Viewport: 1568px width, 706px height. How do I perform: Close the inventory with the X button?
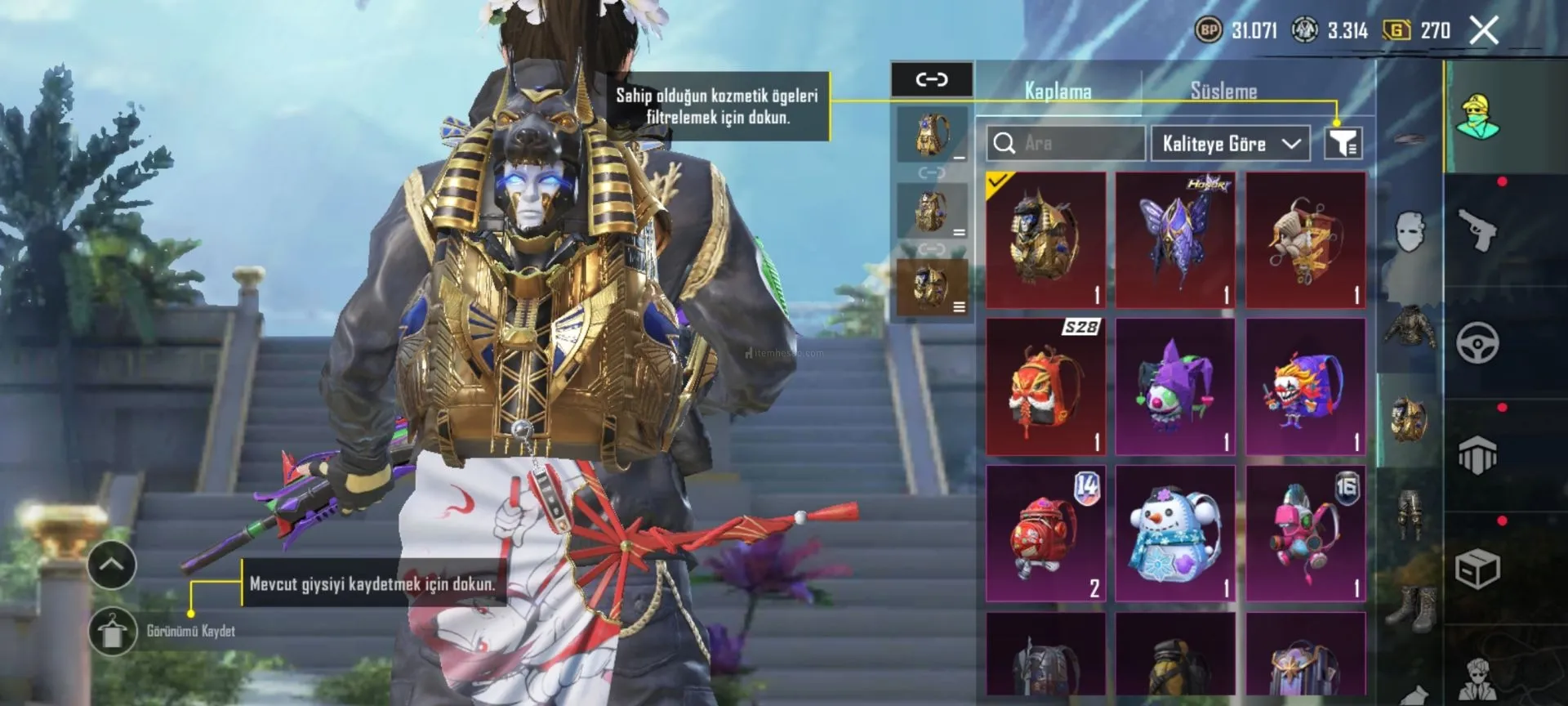[x=1483, y=31]
